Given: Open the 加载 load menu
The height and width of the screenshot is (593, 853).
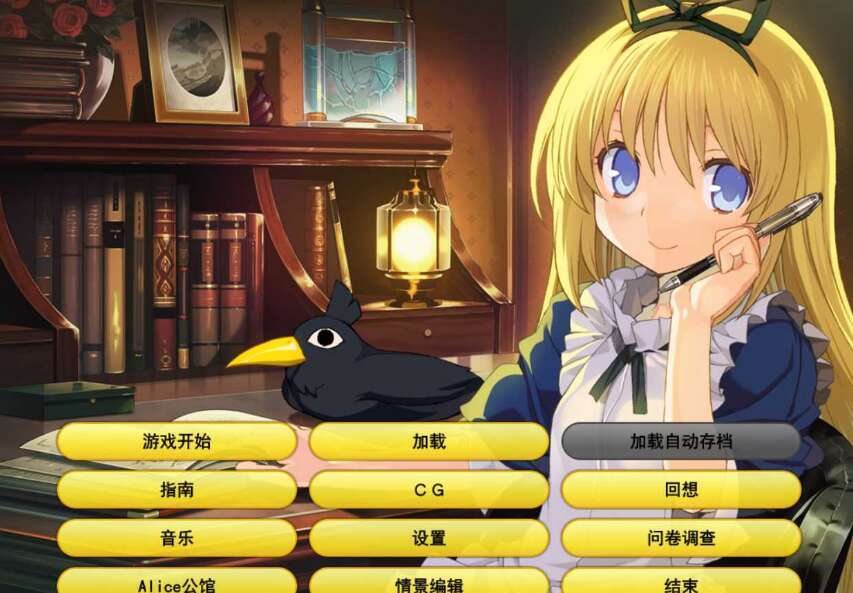Looking at the screenshot, I should pyautogui.click(x=429, y=441).
